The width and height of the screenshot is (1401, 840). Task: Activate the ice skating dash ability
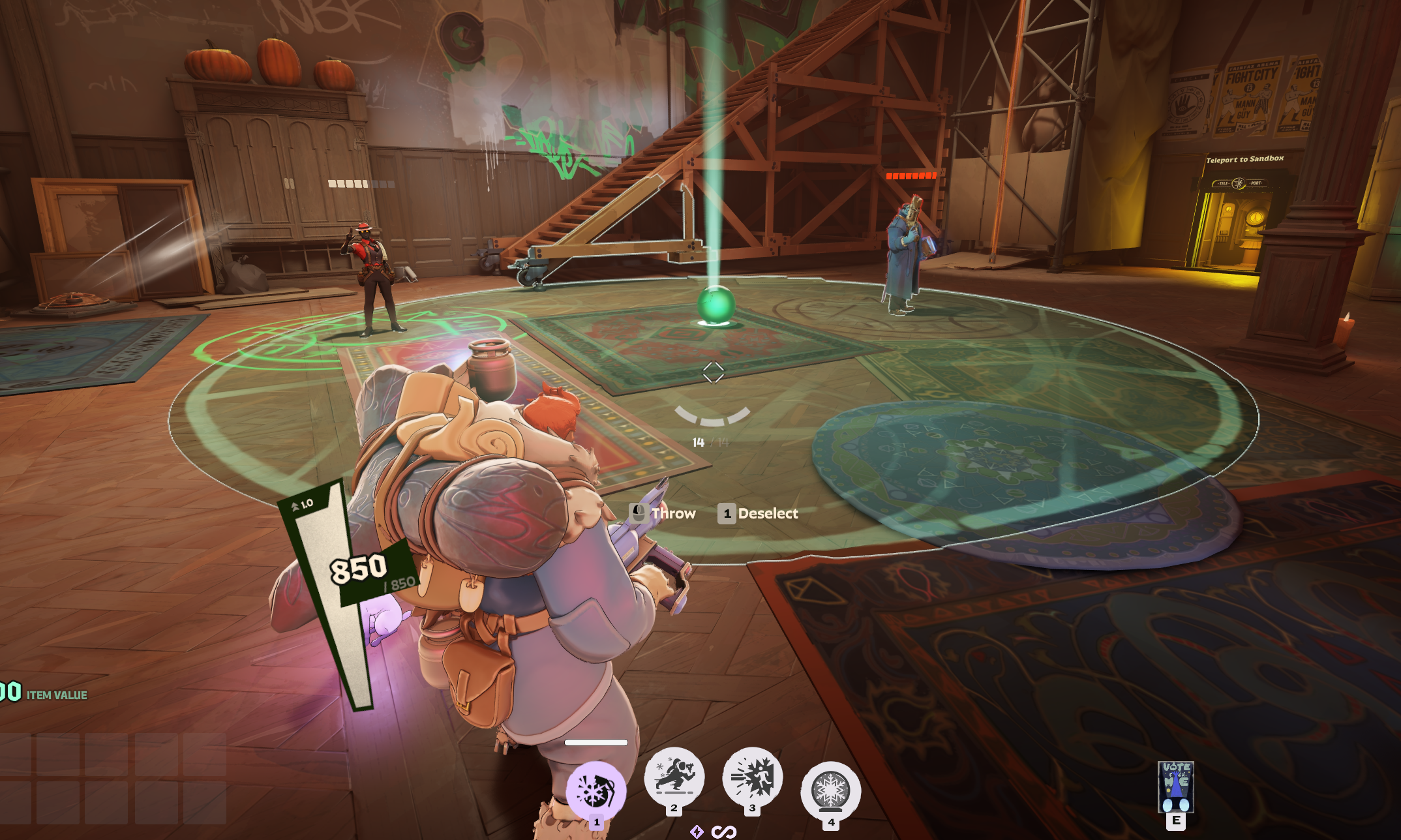(674, 776)
